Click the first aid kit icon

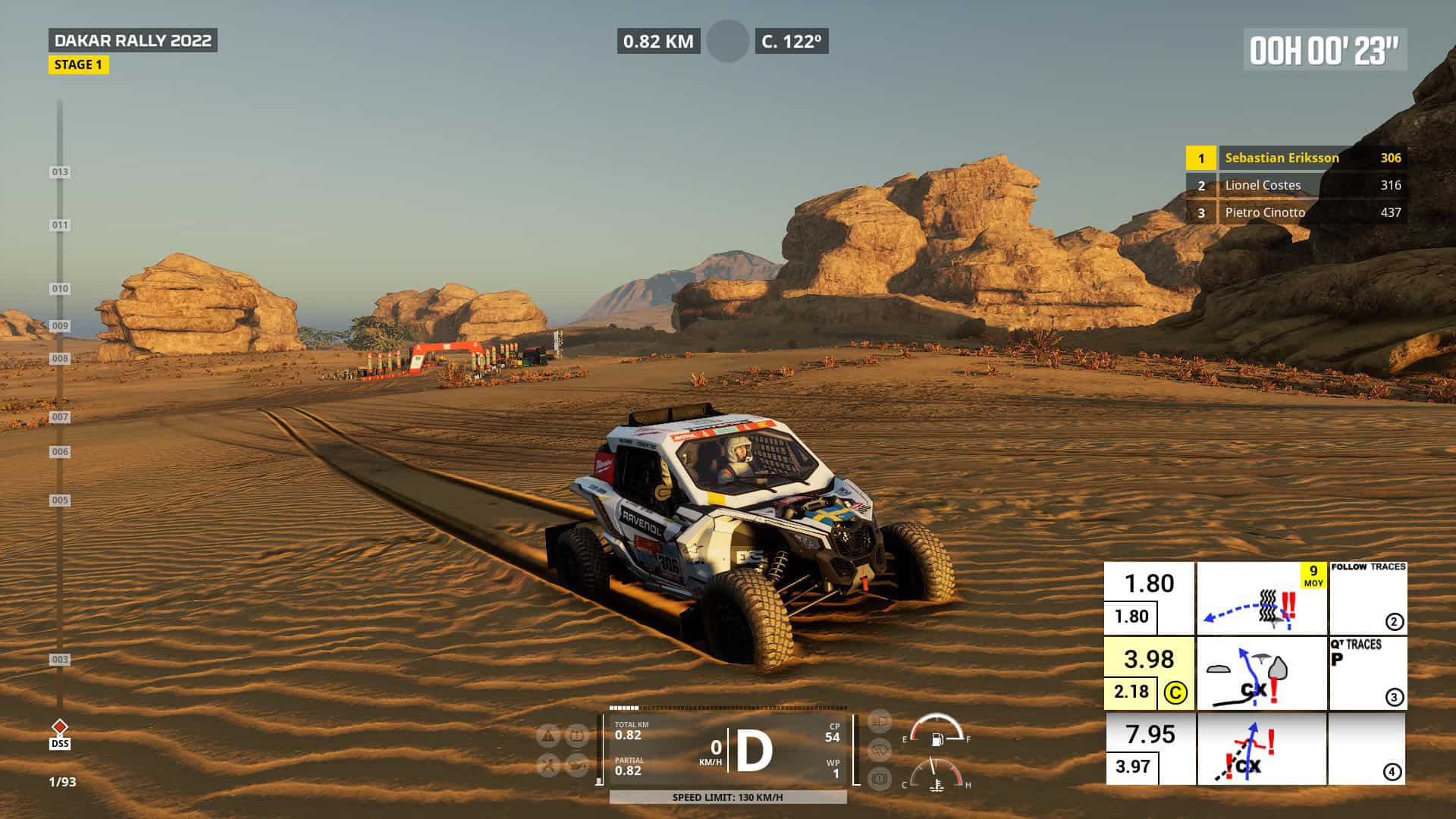click(576, 733)
